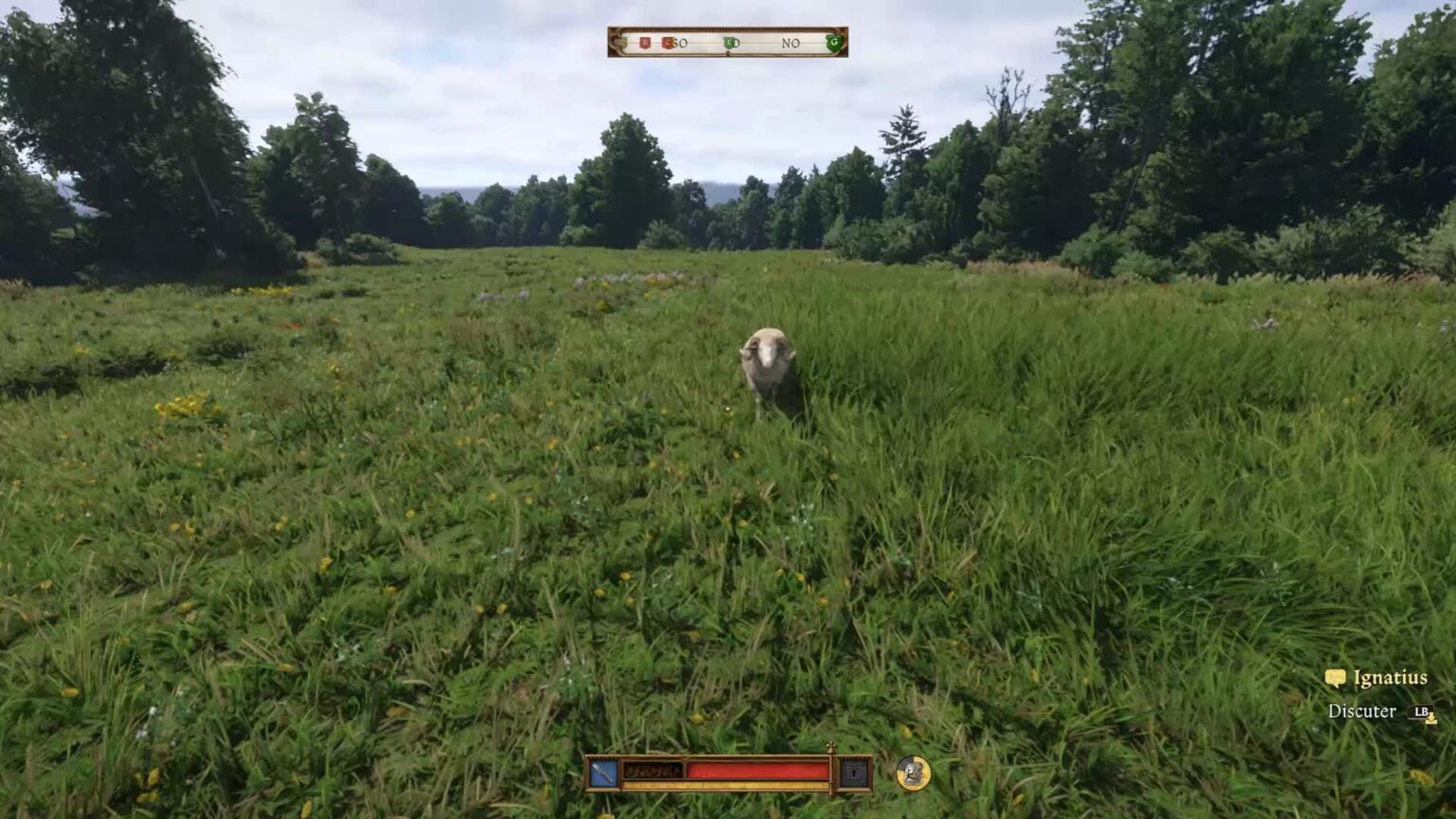Toggle the leftmost gold shield on the compass
The width and height of the screenshot is (1456, 819).
624,42
